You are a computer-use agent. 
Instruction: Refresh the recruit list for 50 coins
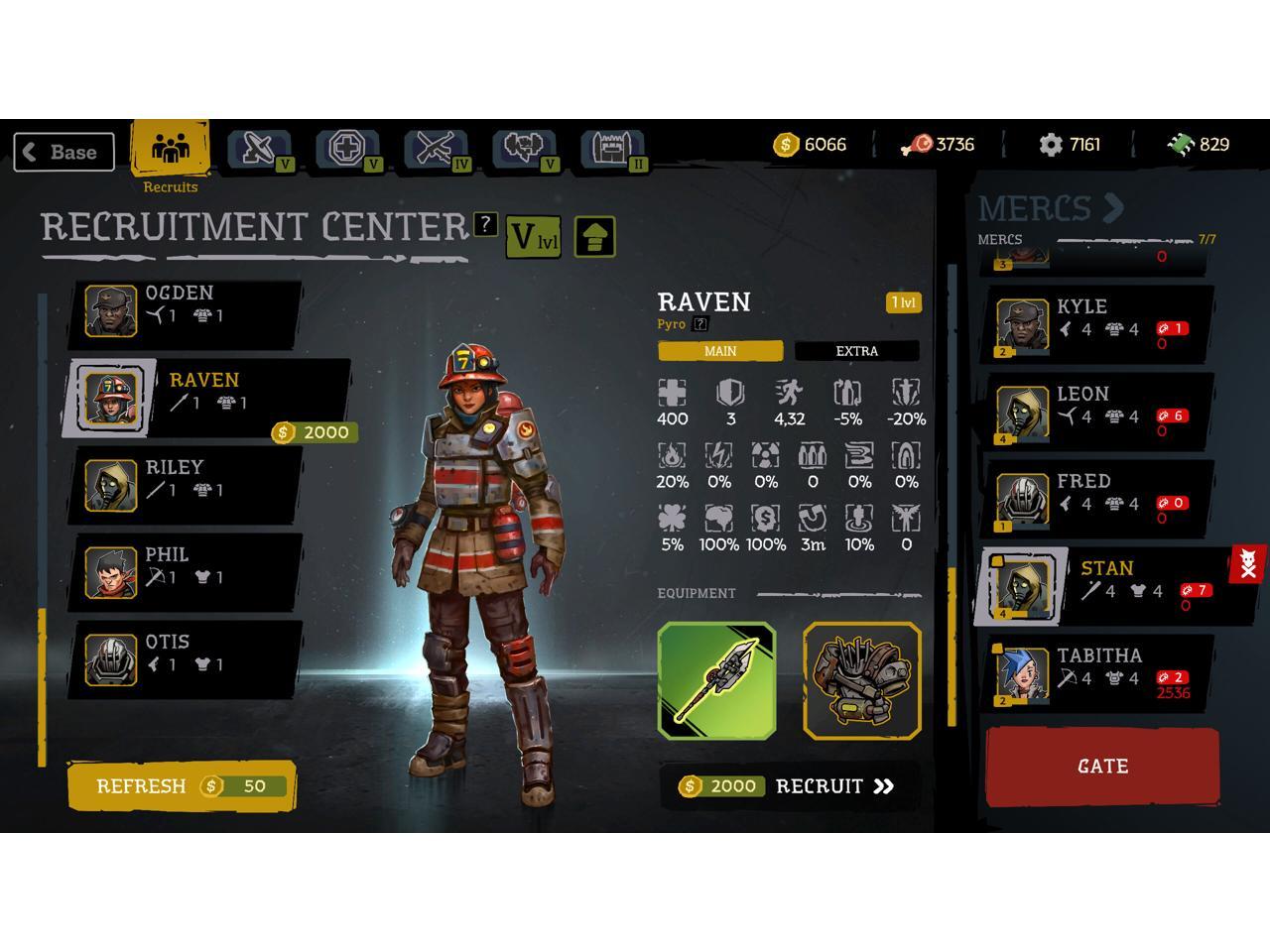[182, 786]
